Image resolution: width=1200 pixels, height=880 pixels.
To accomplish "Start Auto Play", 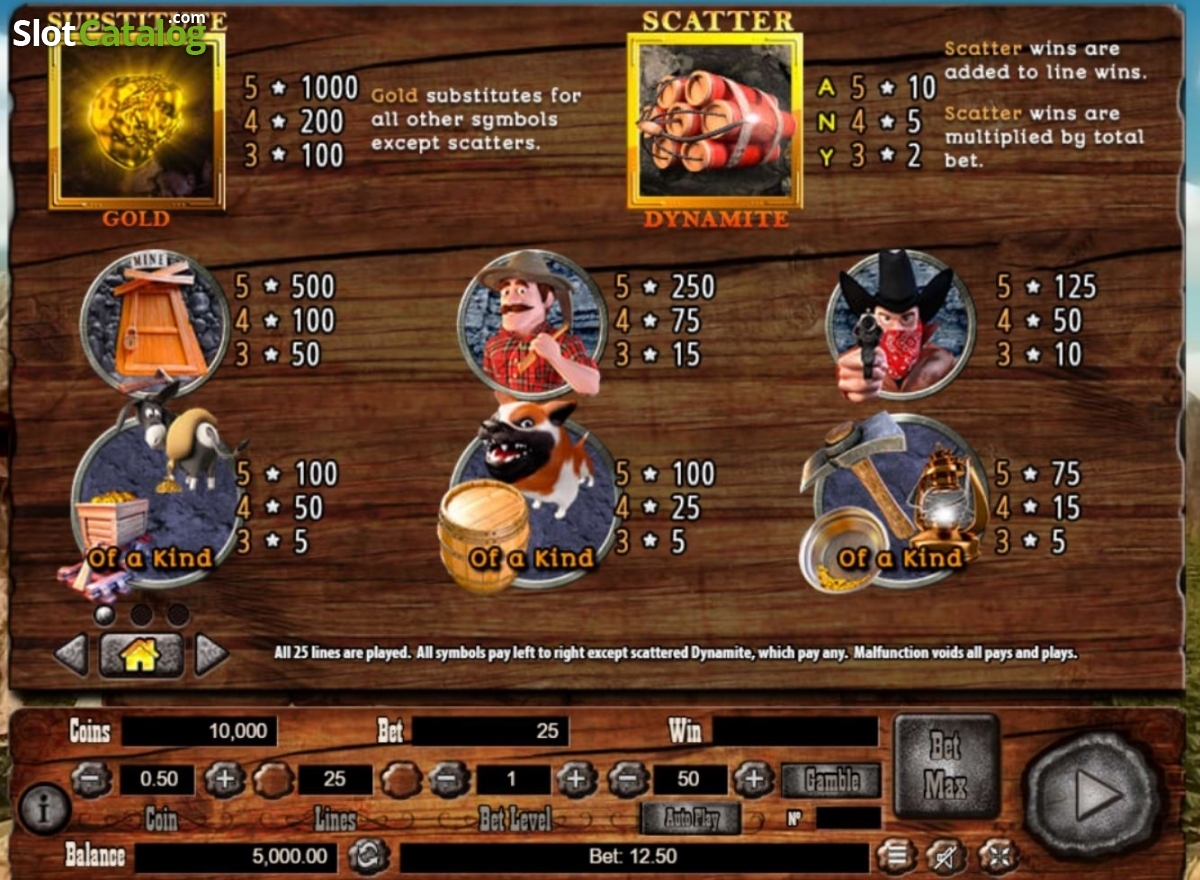I will click(x=691, y=819).
